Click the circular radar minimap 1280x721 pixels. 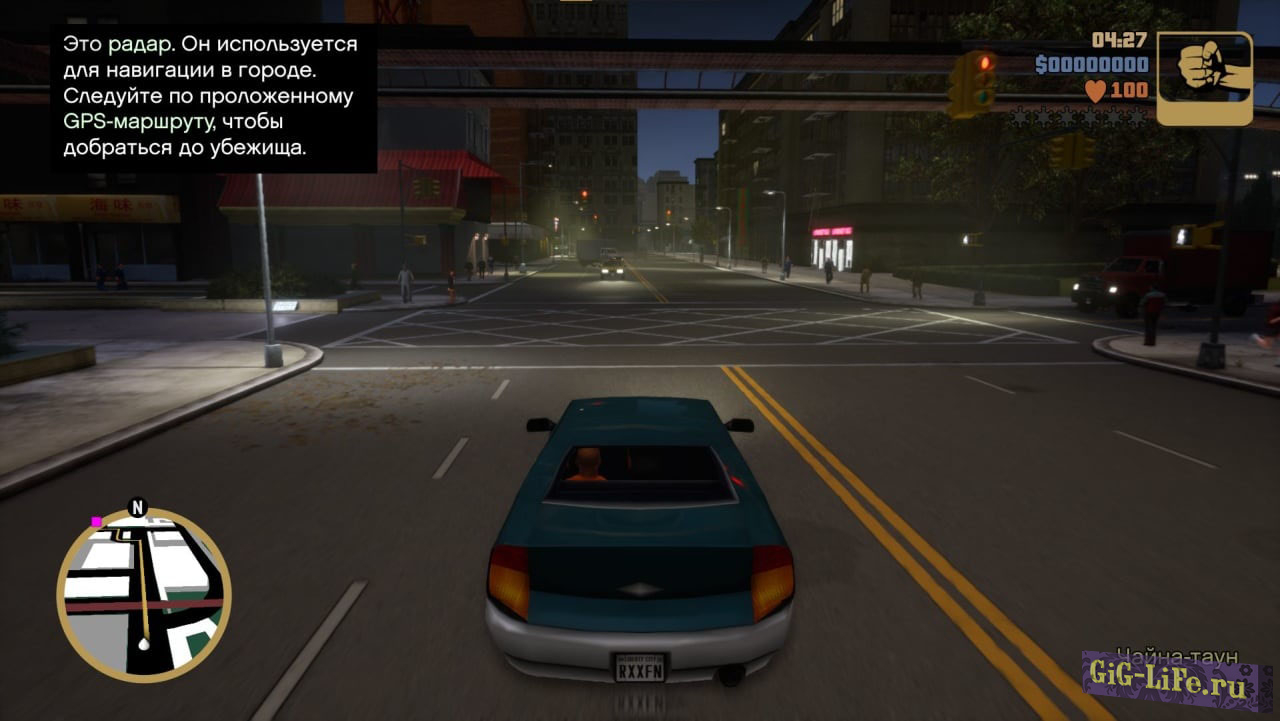point(144,595)
